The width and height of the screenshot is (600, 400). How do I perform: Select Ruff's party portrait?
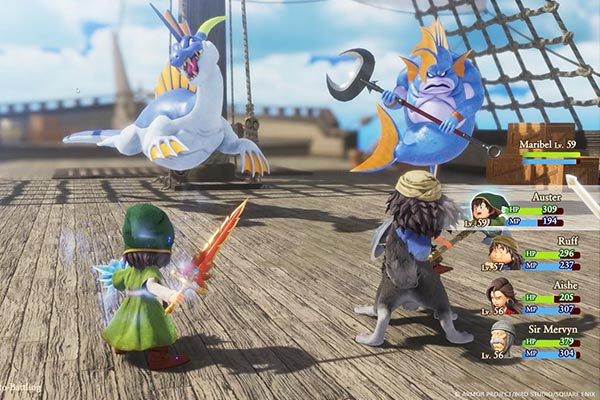504,251
